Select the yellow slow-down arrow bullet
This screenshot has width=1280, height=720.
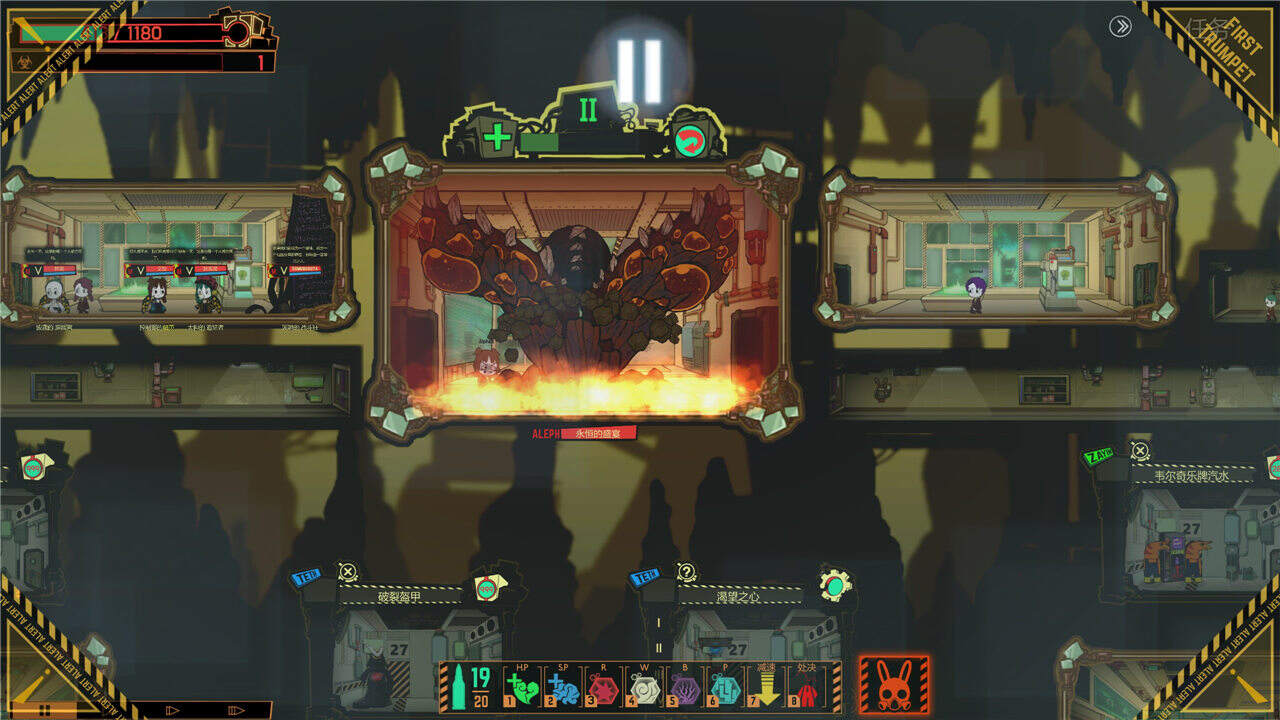766,687
